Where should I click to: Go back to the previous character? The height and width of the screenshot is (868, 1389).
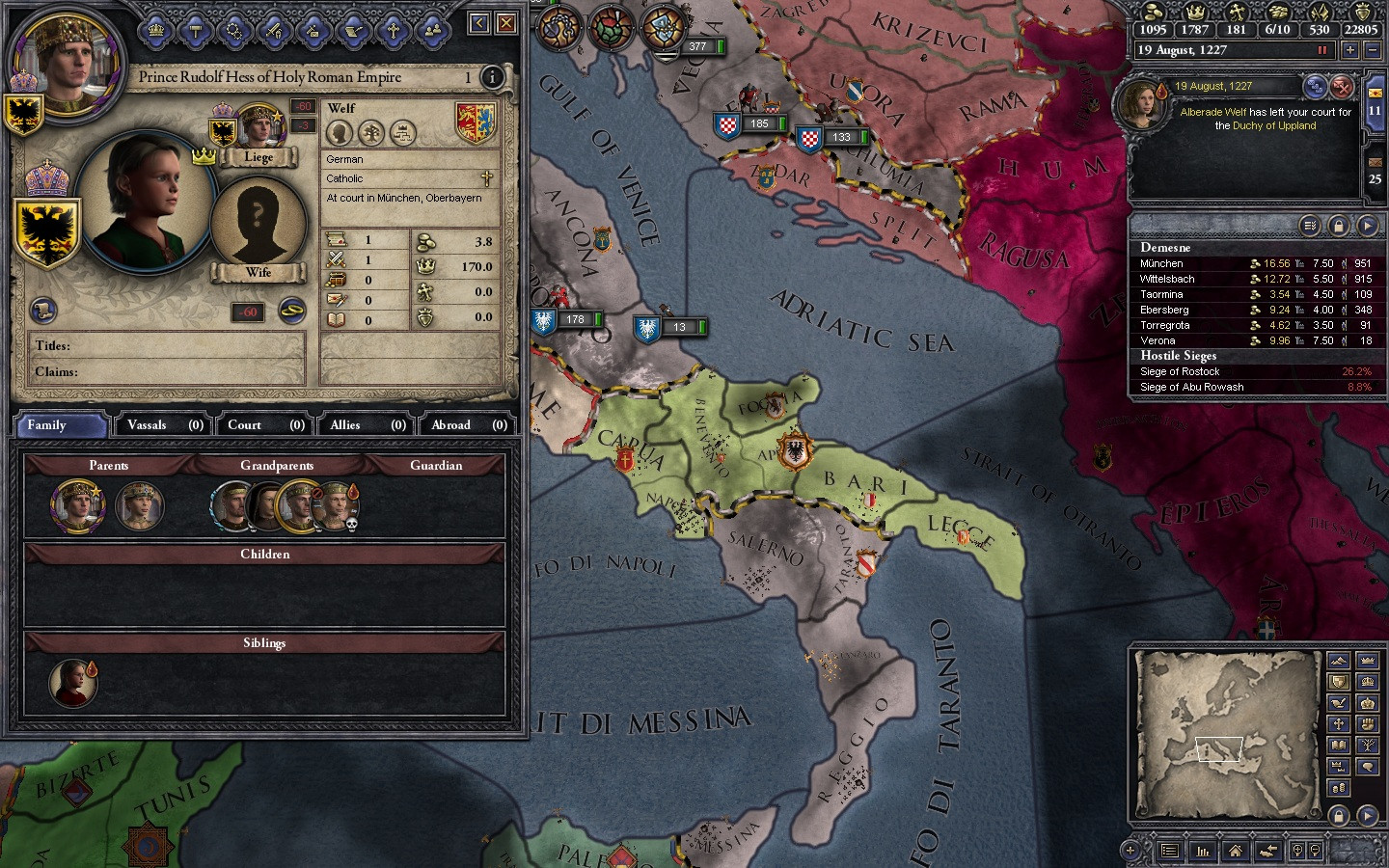(x=478, y=23)
